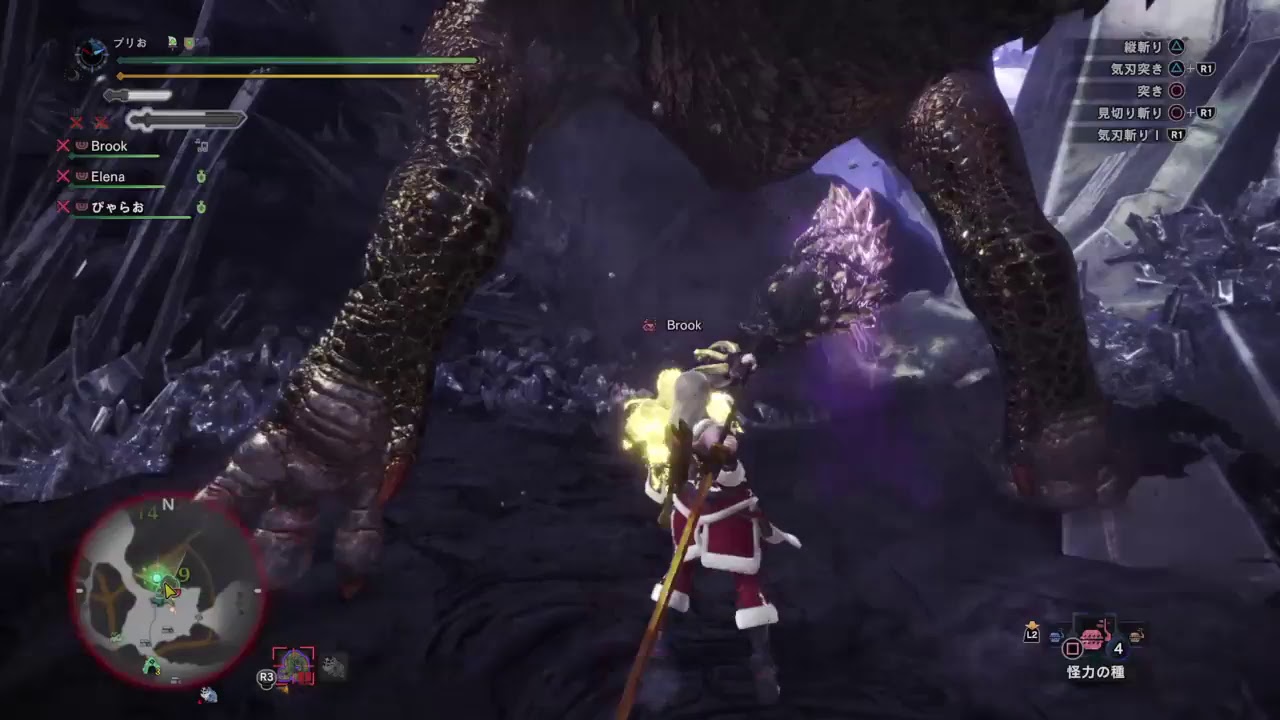Select the 縦斬り control hint entry
The width and height of the screenshot is (1280, 720).
point(1140,44)
